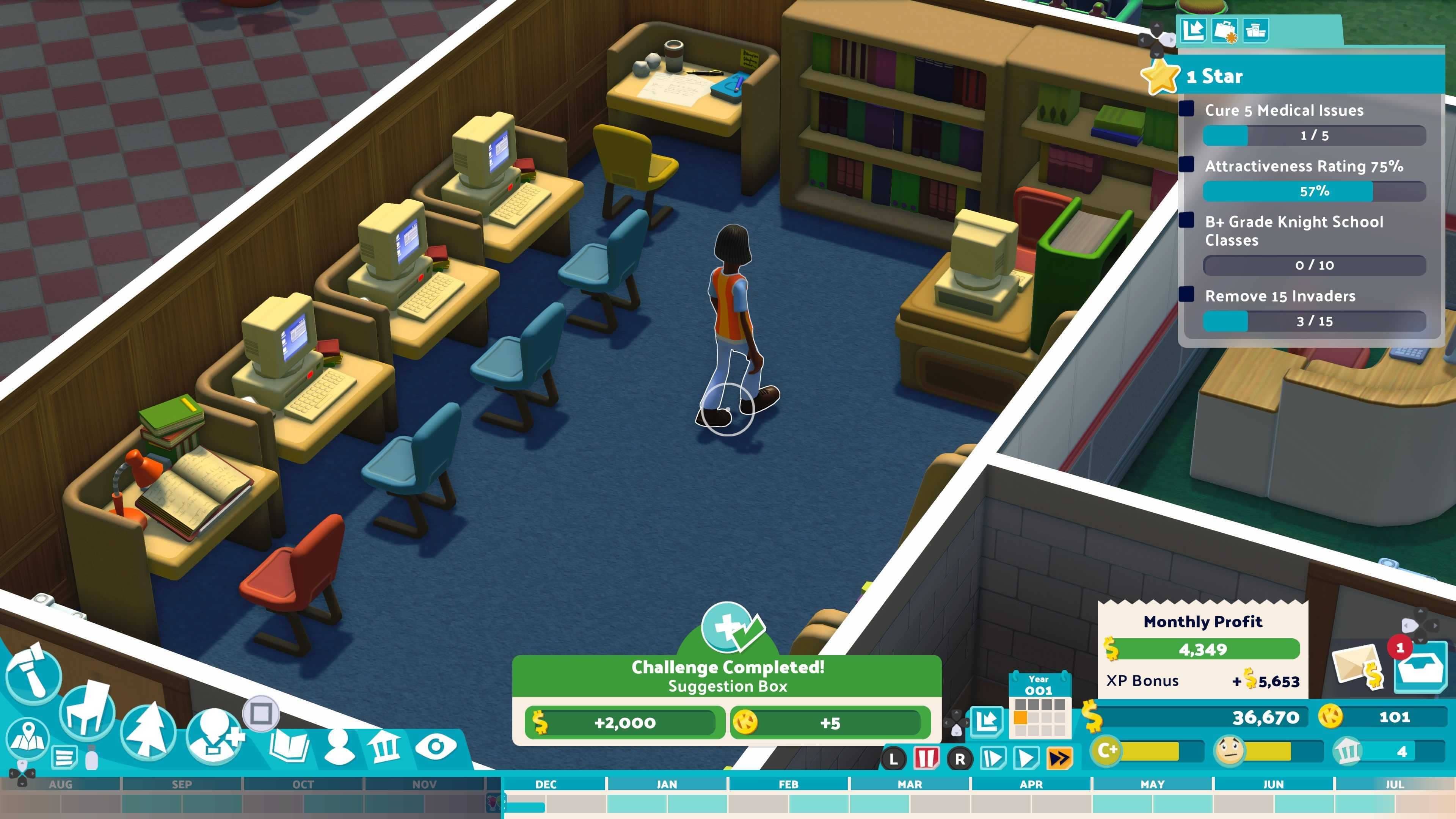1456x819 pixels.
Task: Collapse the star objectives panel
Action: 1193,30
